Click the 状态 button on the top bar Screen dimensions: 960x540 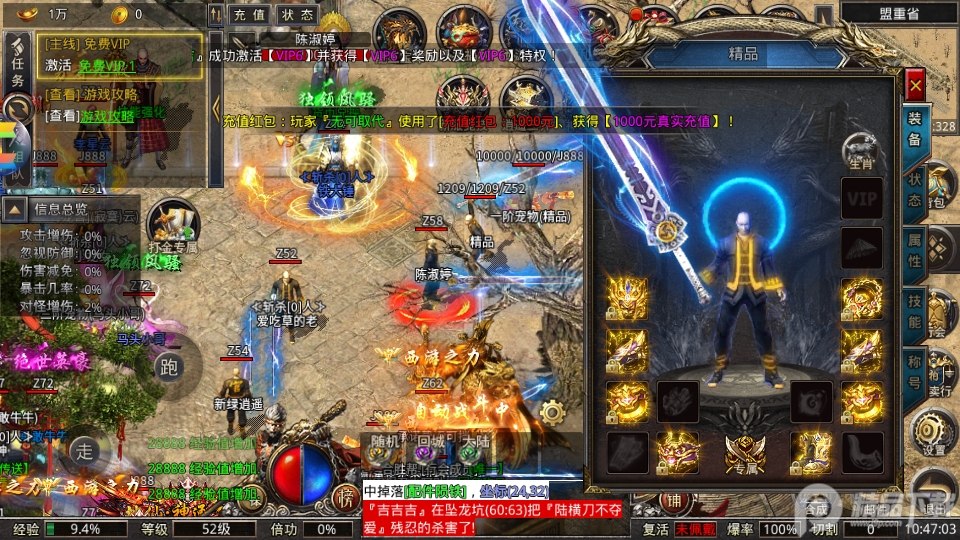(x=297, y=15)
